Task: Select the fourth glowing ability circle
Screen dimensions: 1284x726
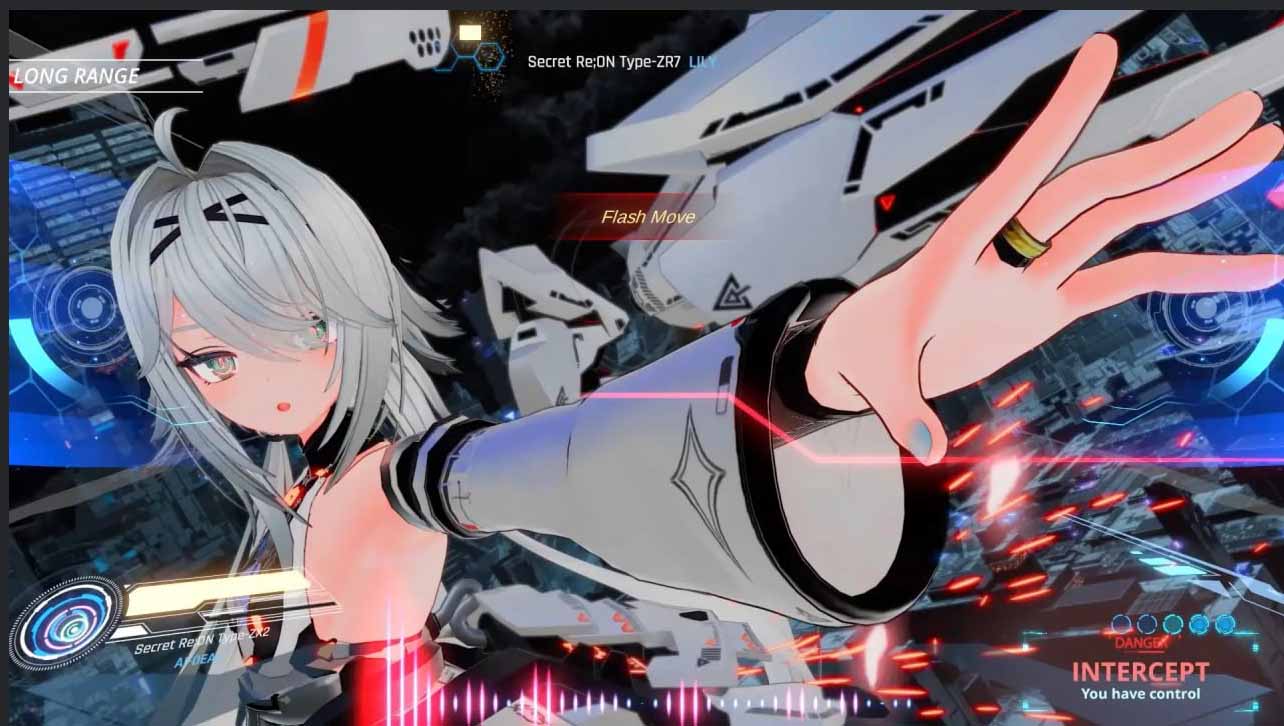Action: pyautogui.click(x=1199, y=624)
